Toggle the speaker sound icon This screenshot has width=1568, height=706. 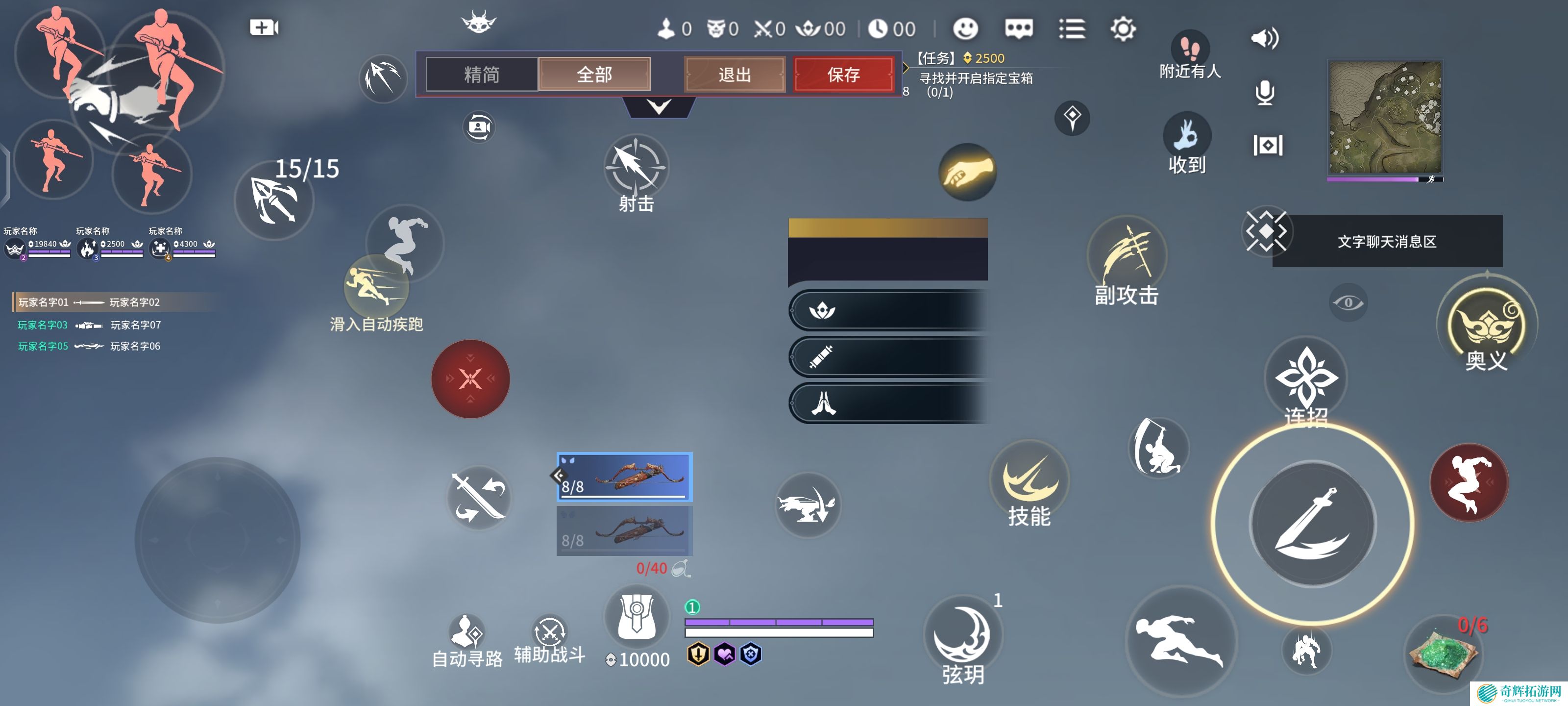(x=1264, y=39)
